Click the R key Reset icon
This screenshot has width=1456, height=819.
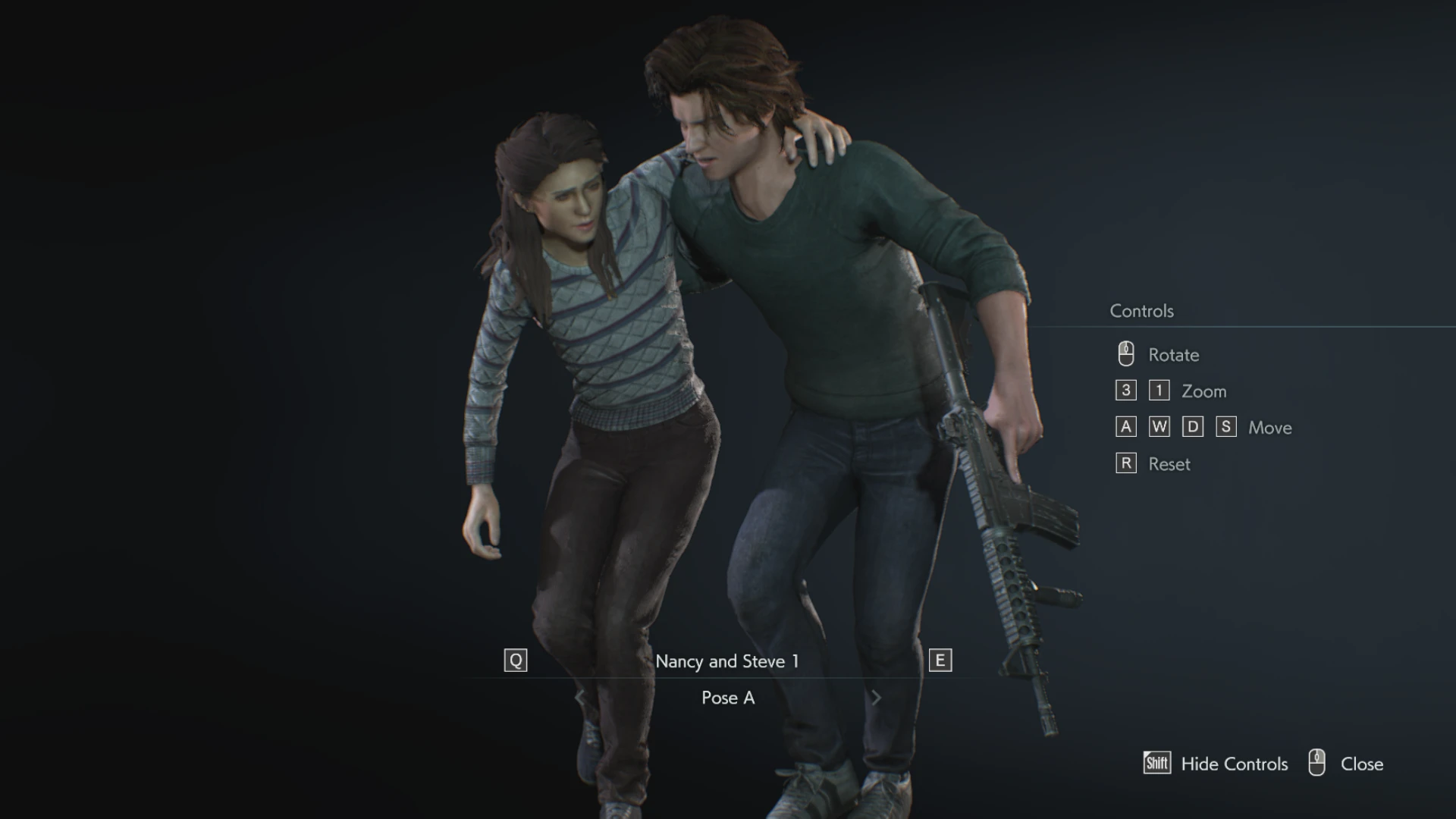tap(1125, 463)
